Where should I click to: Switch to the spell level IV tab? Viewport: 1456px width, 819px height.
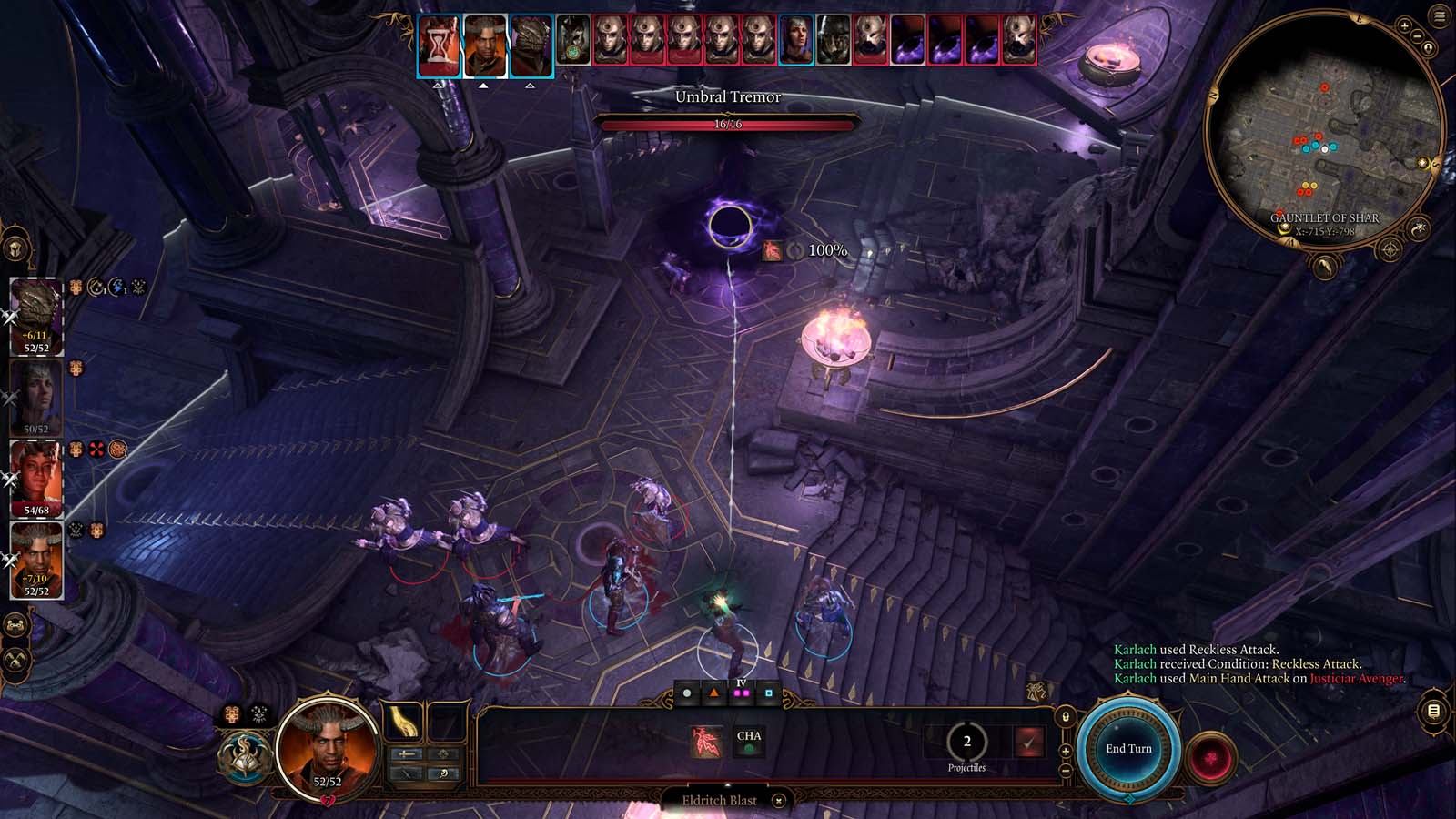pos(741,693)
